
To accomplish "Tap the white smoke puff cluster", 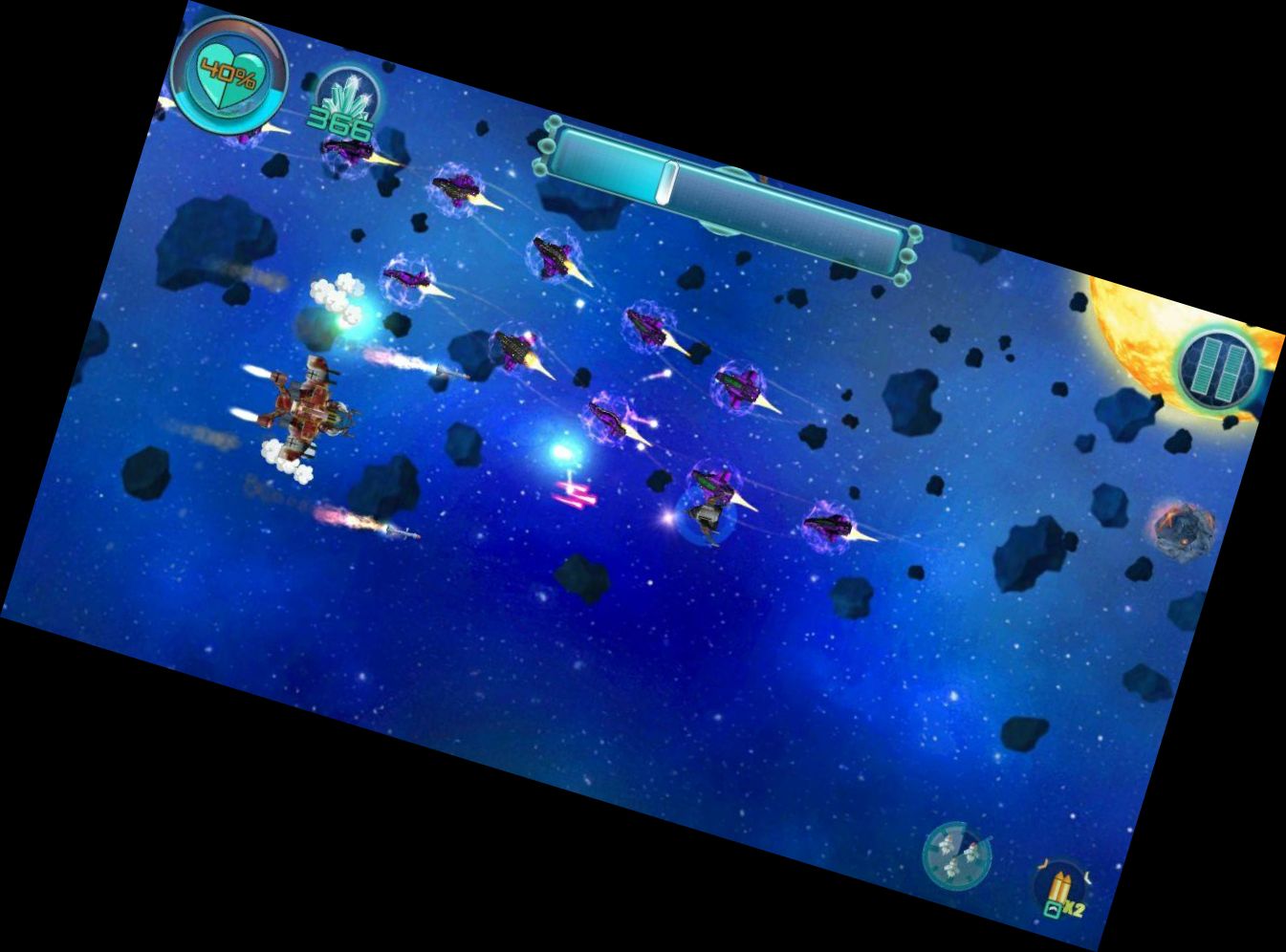I will (335, 296).
